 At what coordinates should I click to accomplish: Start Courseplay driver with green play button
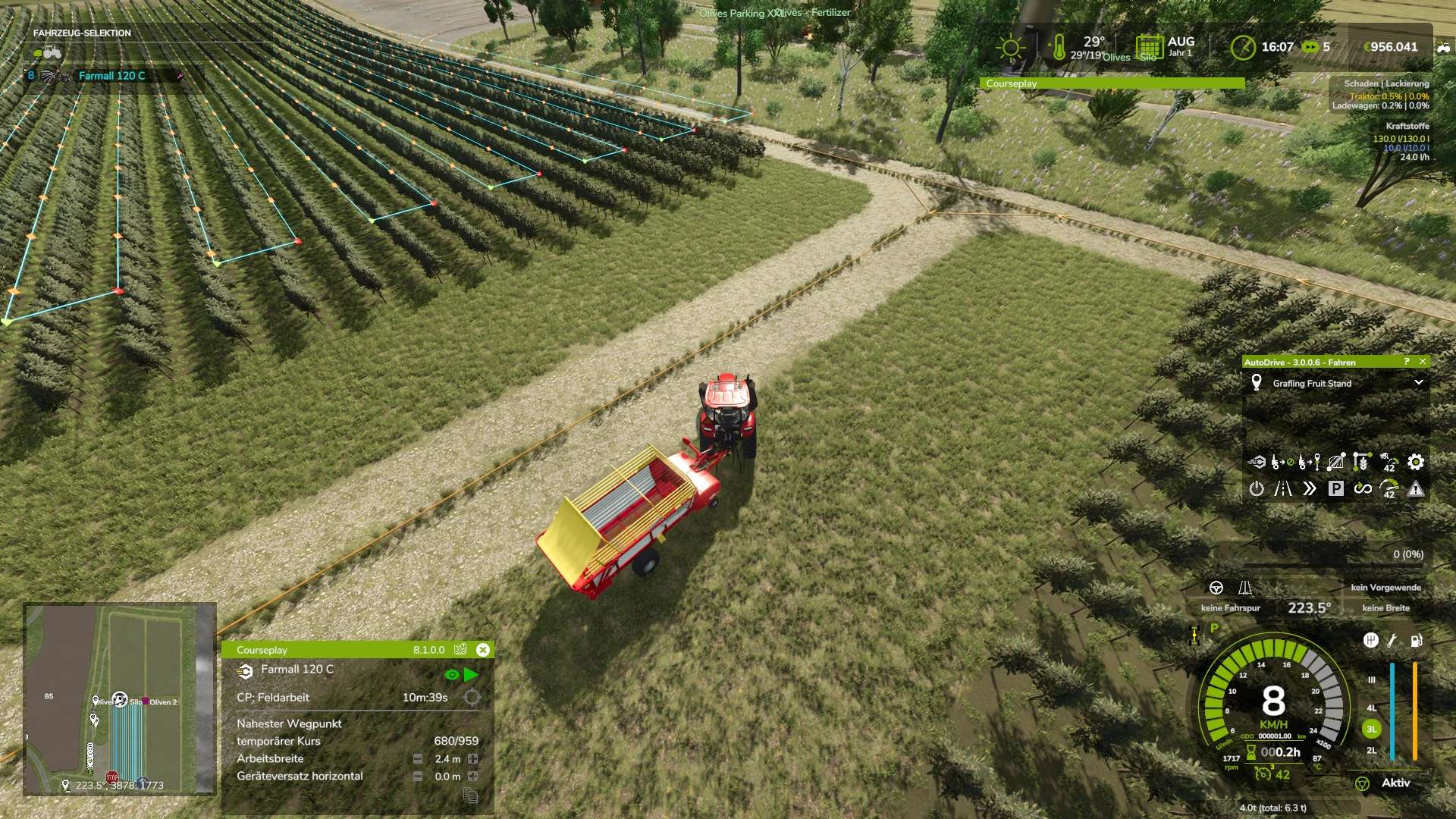point(471,674)
